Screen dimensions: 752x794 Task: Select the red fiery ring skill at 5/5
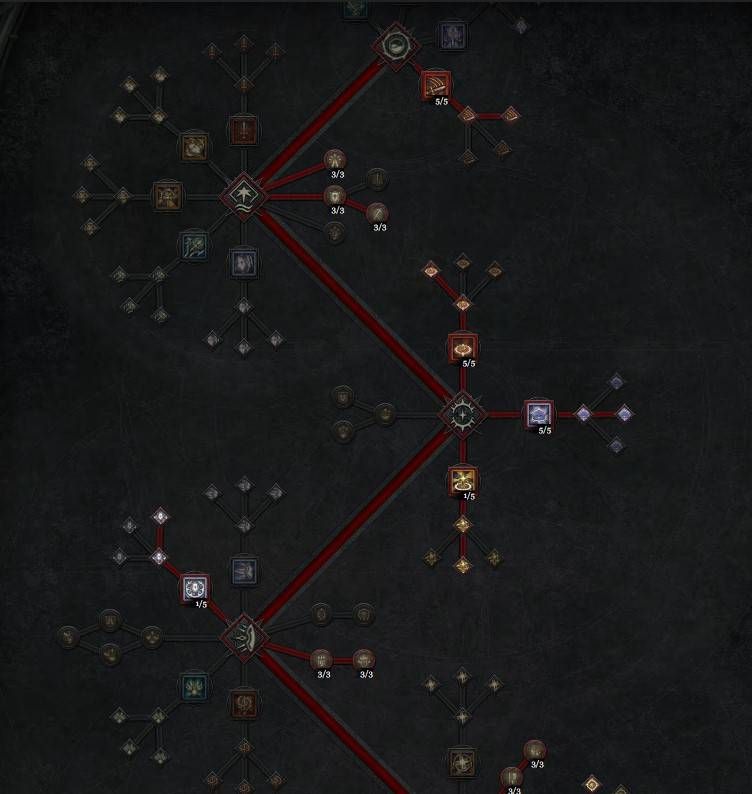462,348
